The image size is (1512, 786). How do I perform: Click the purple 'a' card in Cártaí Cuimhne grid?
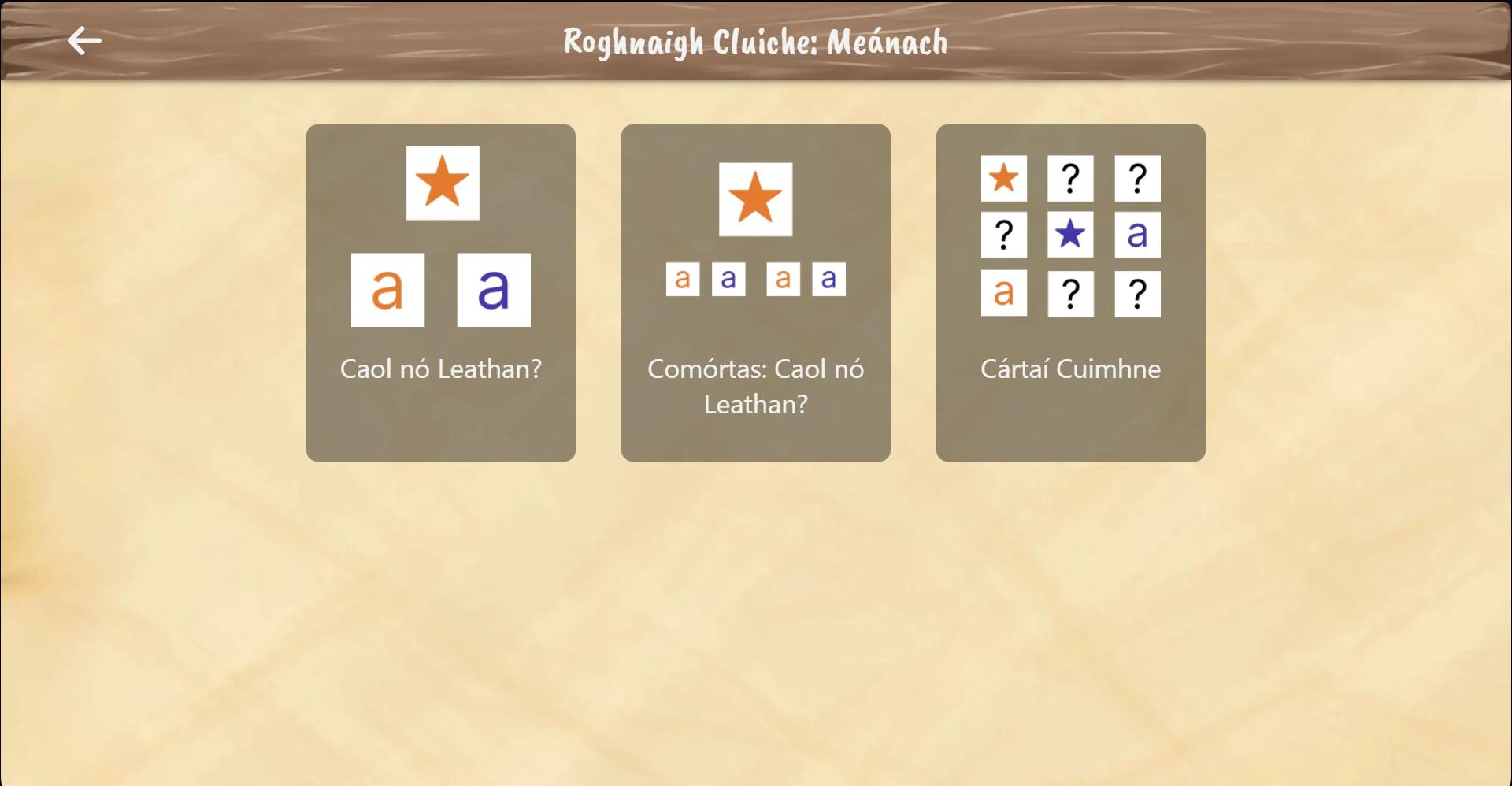point(1137,234)
